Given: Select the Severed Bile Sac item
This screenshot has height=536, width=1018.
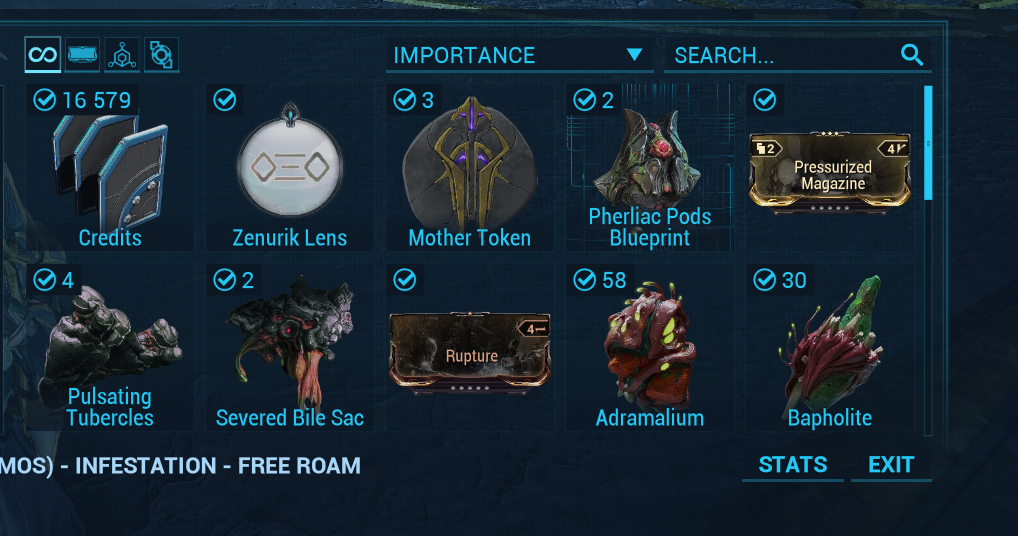Looking at the screenshot, I should coord(290,350).
